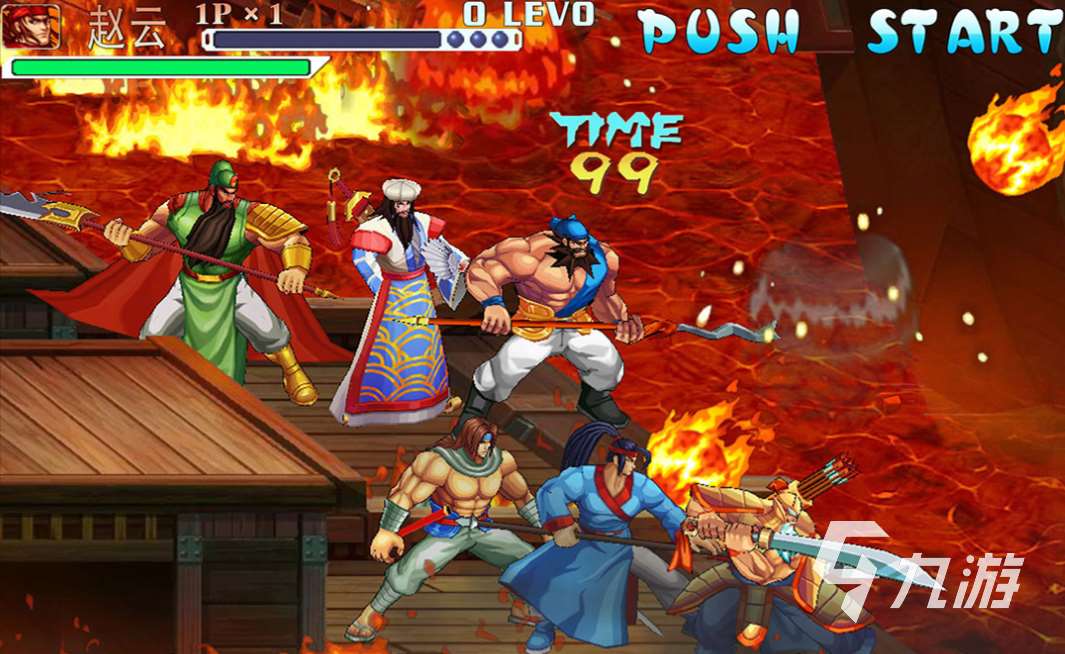Tap the PUSH START player-two join text
This screenshot has width=1065, height=654.
pos(850,31)
